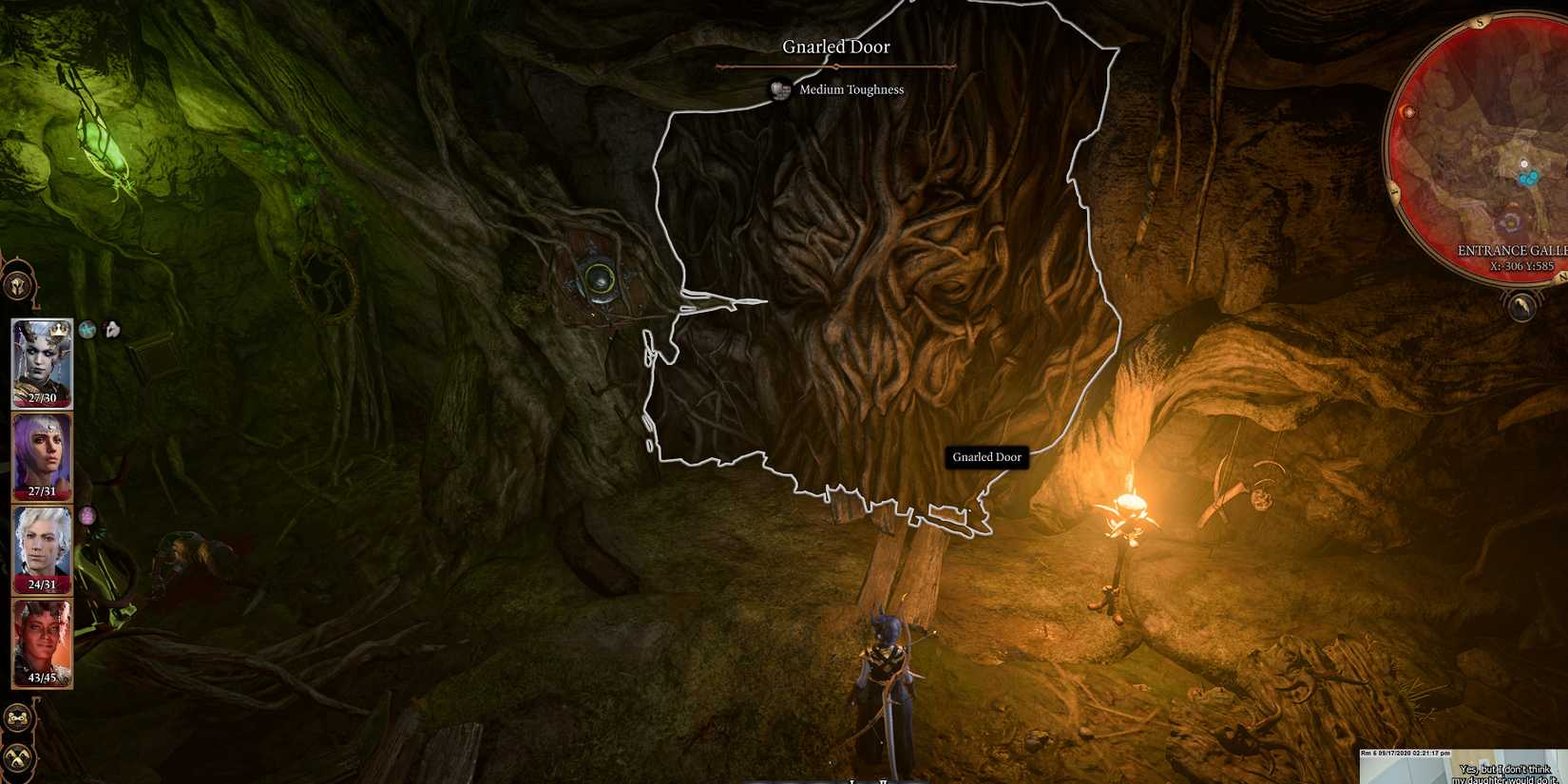Image resolution: width=1568 pixels, height=784 pixels.
Task: Click the teal condition icon on the top portrait
Action: (86, 329)
